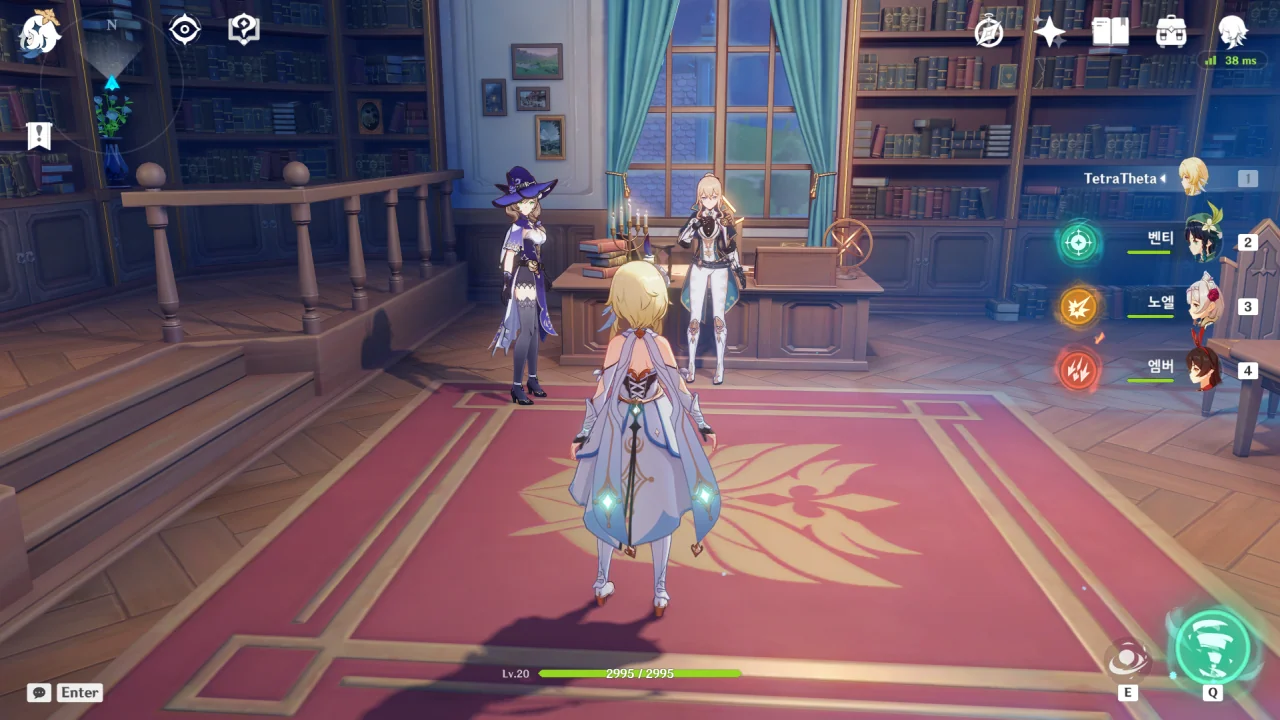Image resolution: width=1280 pixels, height=720 pixels.
Task: Open the quest bookmark icon with exclamation mark
Action: point(39,135)
